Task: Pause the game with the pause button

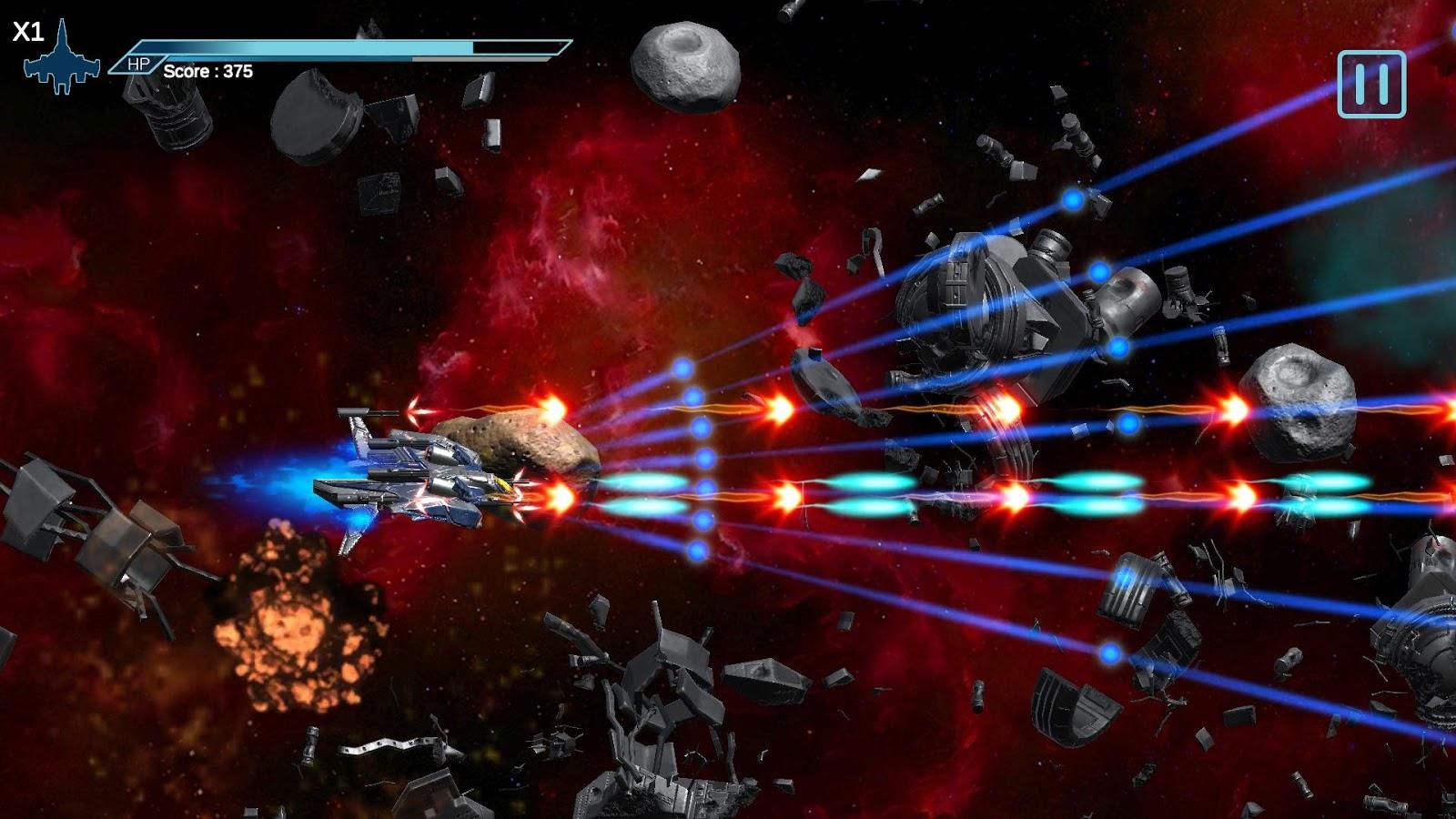Action: [x=1371, y=84]
